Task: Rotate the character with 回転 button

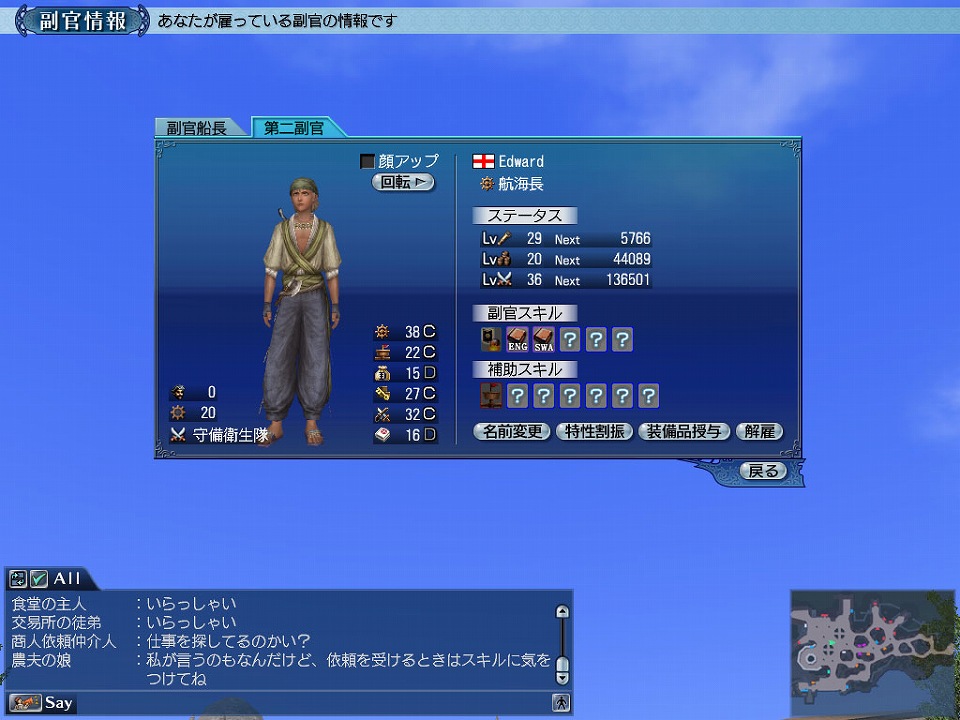Action: pos(403,182)
